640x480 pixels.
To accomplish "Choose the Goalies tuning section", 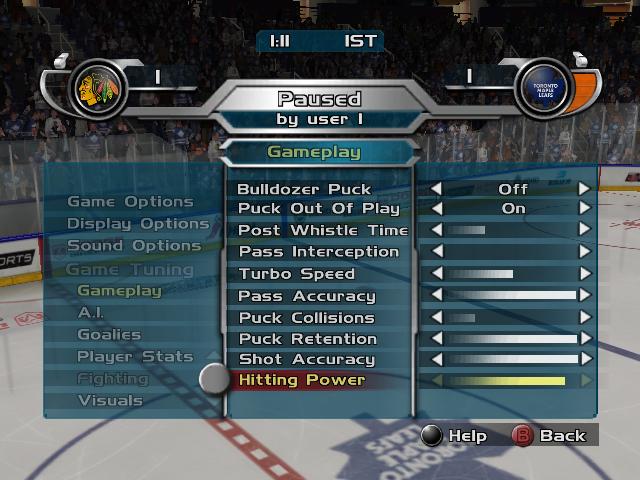I will (x=109, y=335).
